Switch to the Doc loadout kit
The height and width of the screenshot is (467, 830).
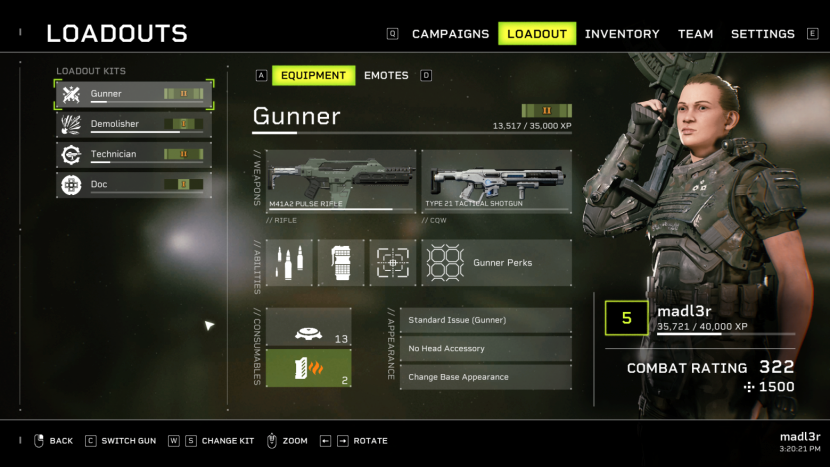133,185
